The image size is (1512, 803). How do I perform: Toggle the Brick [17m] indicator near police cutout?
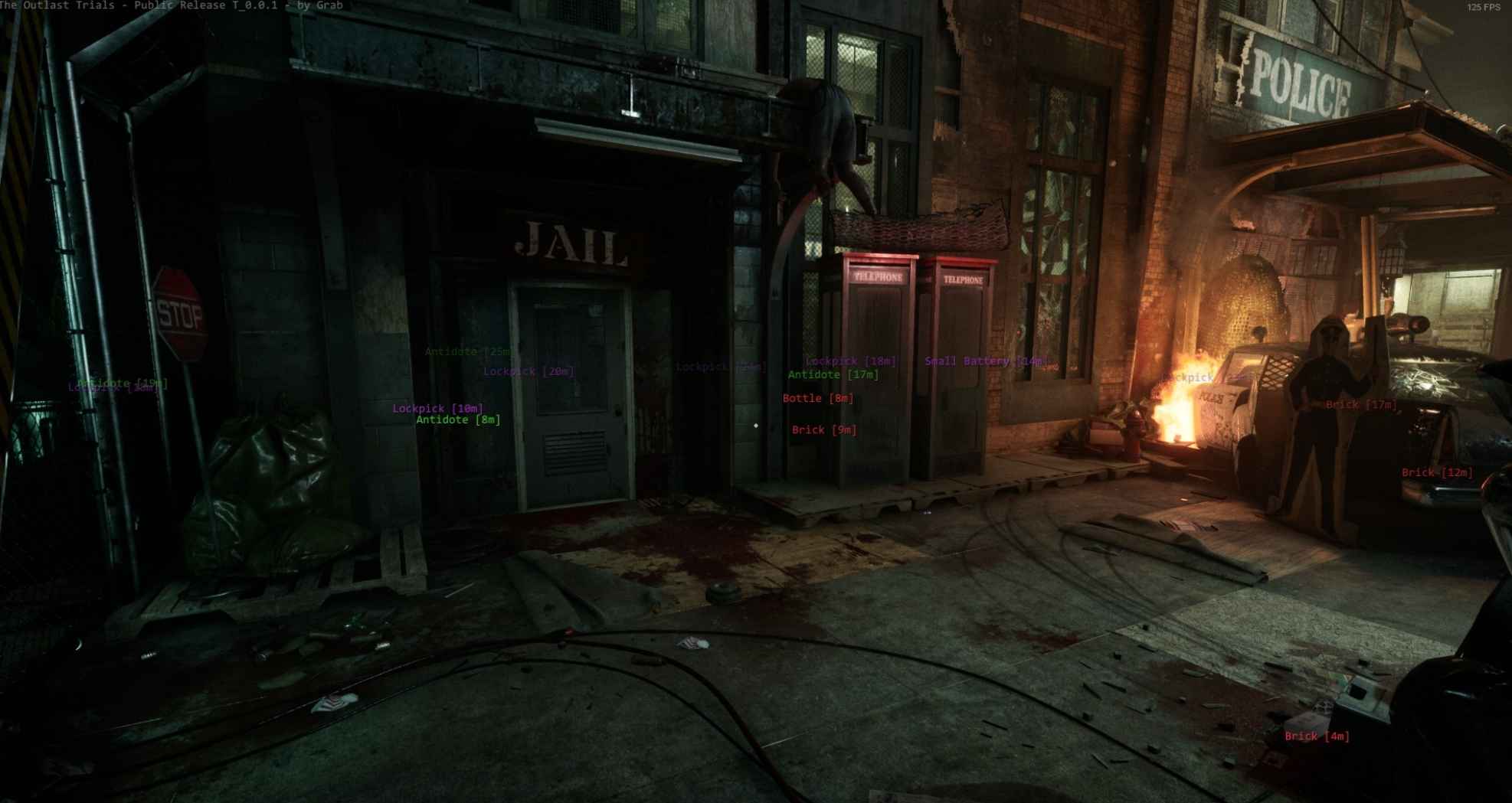point(1360,404)
